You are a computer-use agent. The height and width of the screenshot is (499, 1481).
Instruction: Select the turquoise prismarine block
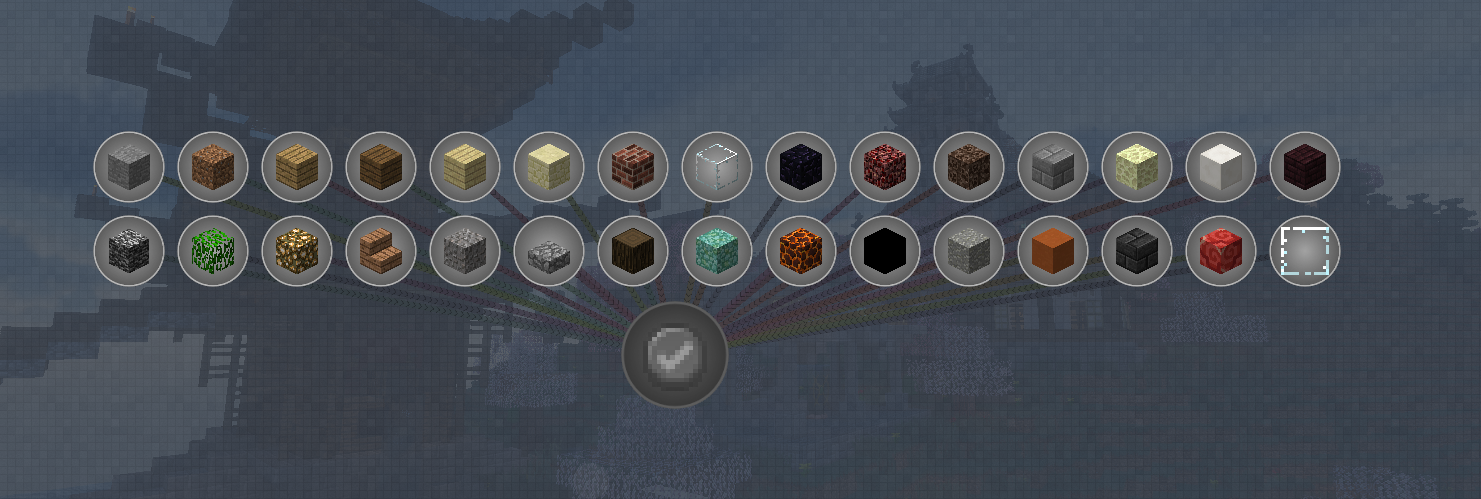point(717,251)
